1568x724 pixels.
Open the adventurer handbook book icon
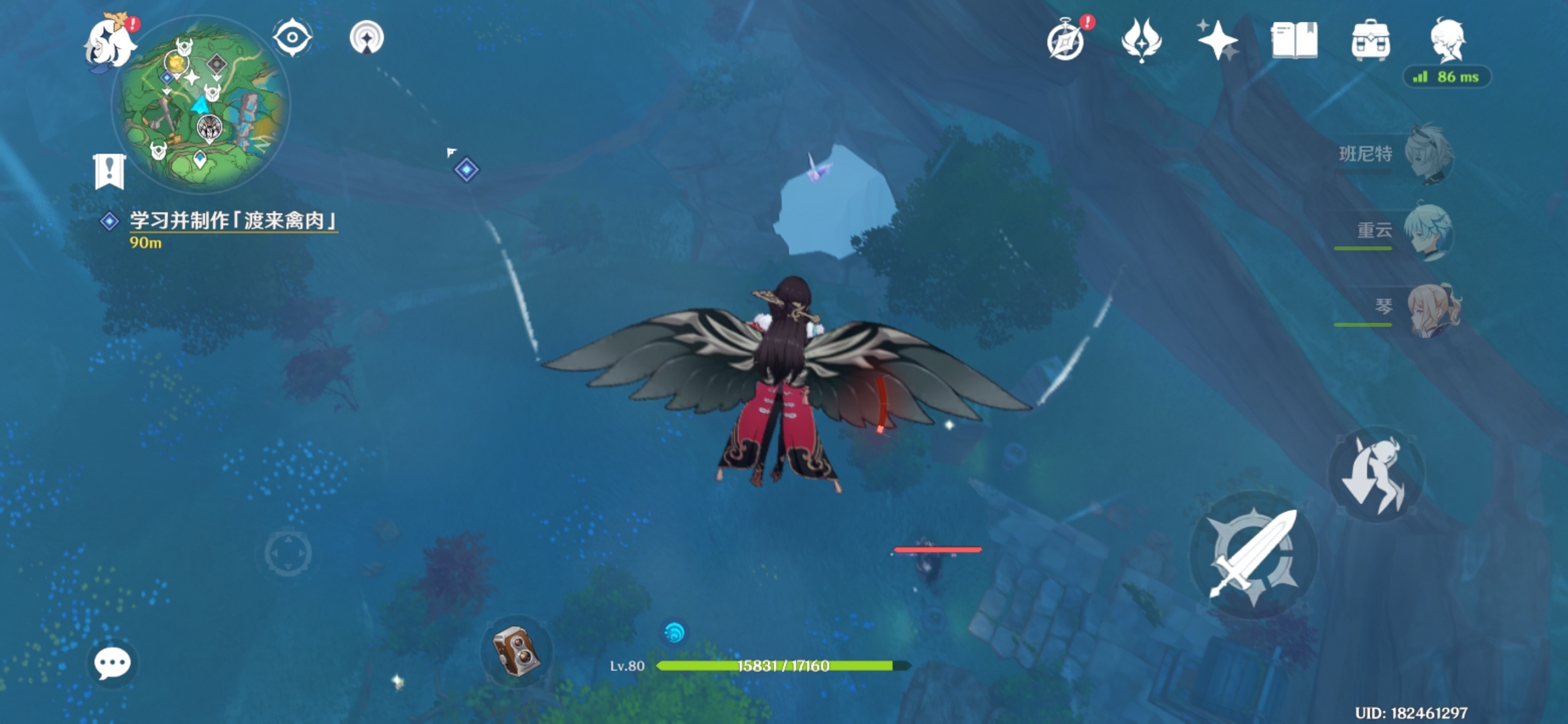point(1294,40)
